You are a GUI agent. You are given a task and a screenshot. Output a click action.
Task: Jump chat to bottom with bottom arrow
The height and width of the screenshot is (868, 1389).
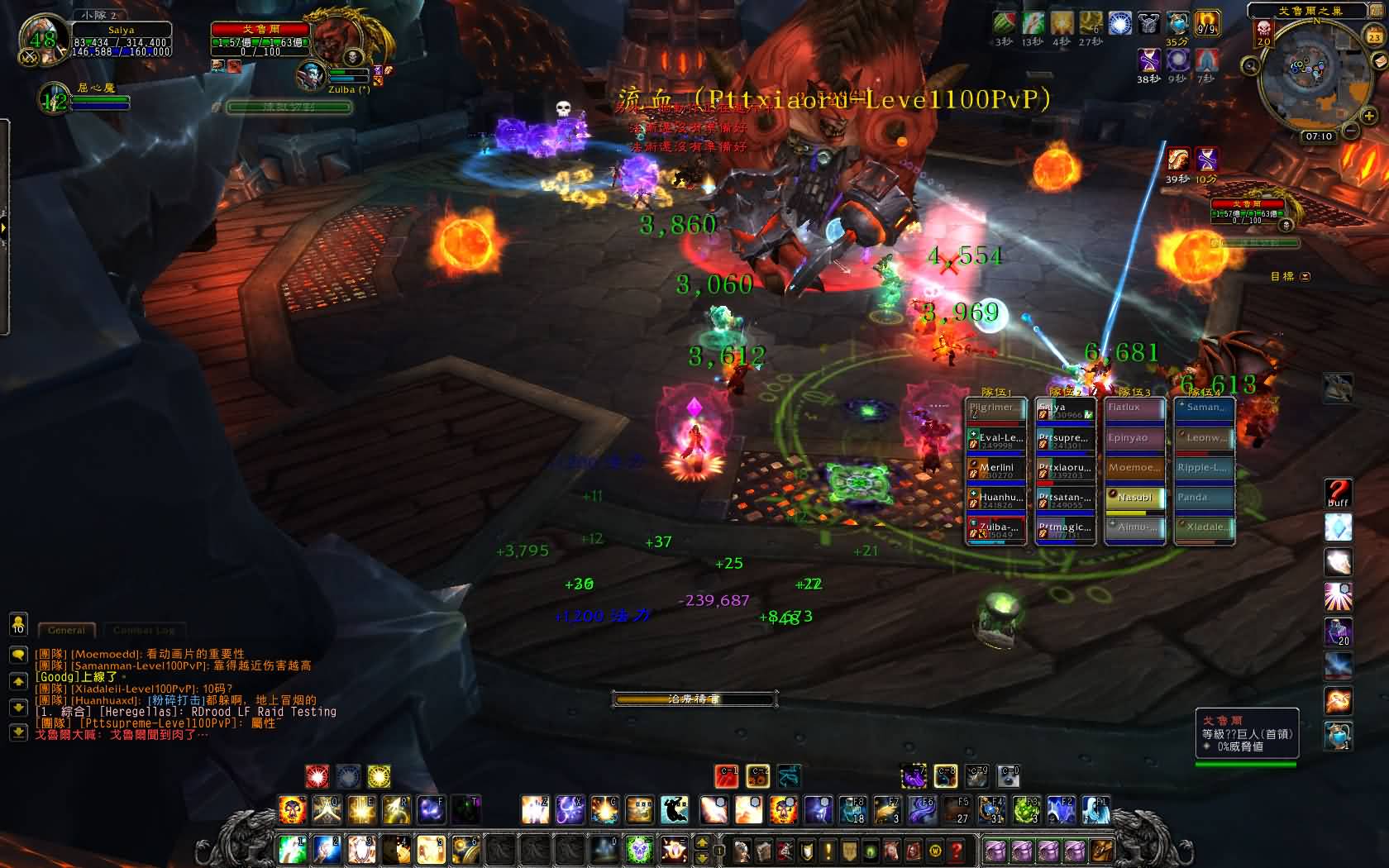18,732
